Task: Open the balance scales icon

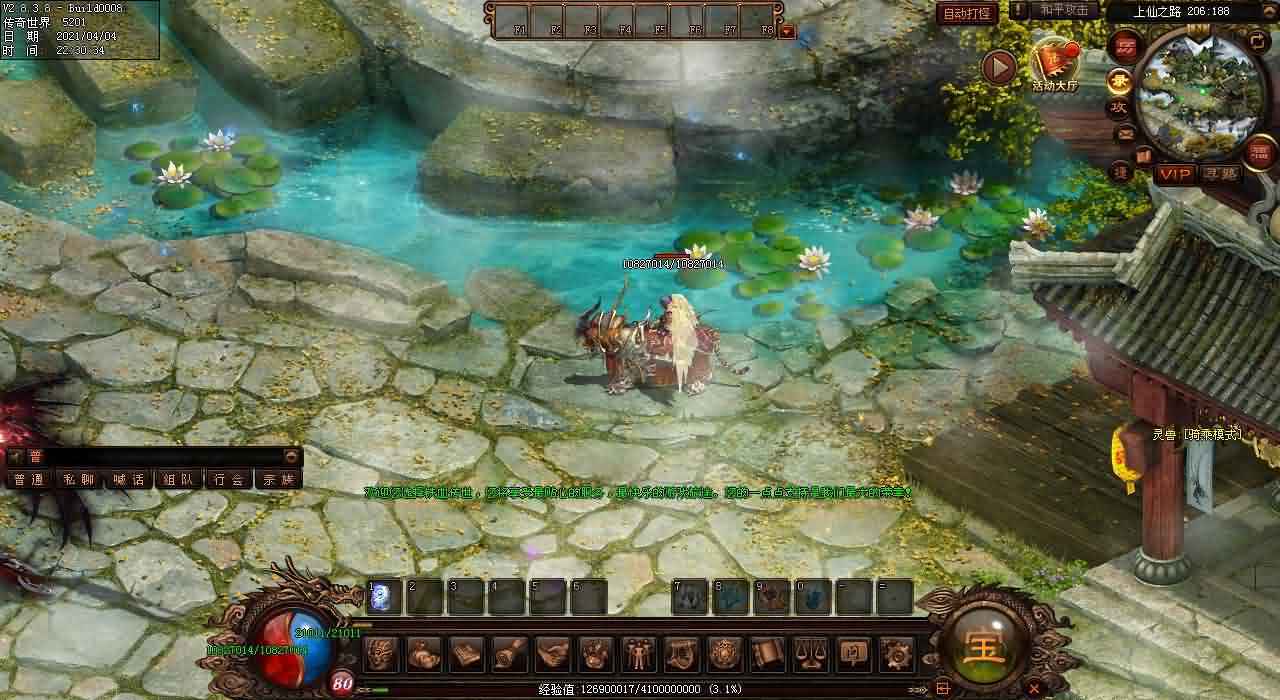Action: coord(809,654)
